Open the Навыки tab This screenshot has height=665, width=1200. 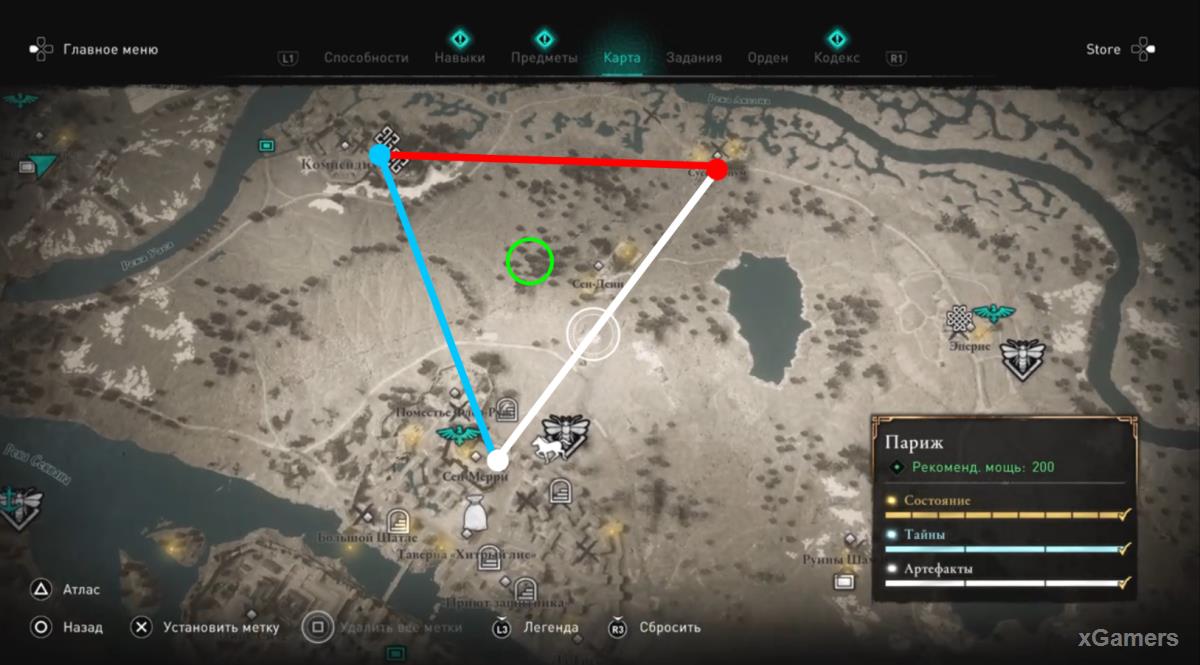[460, 58]
